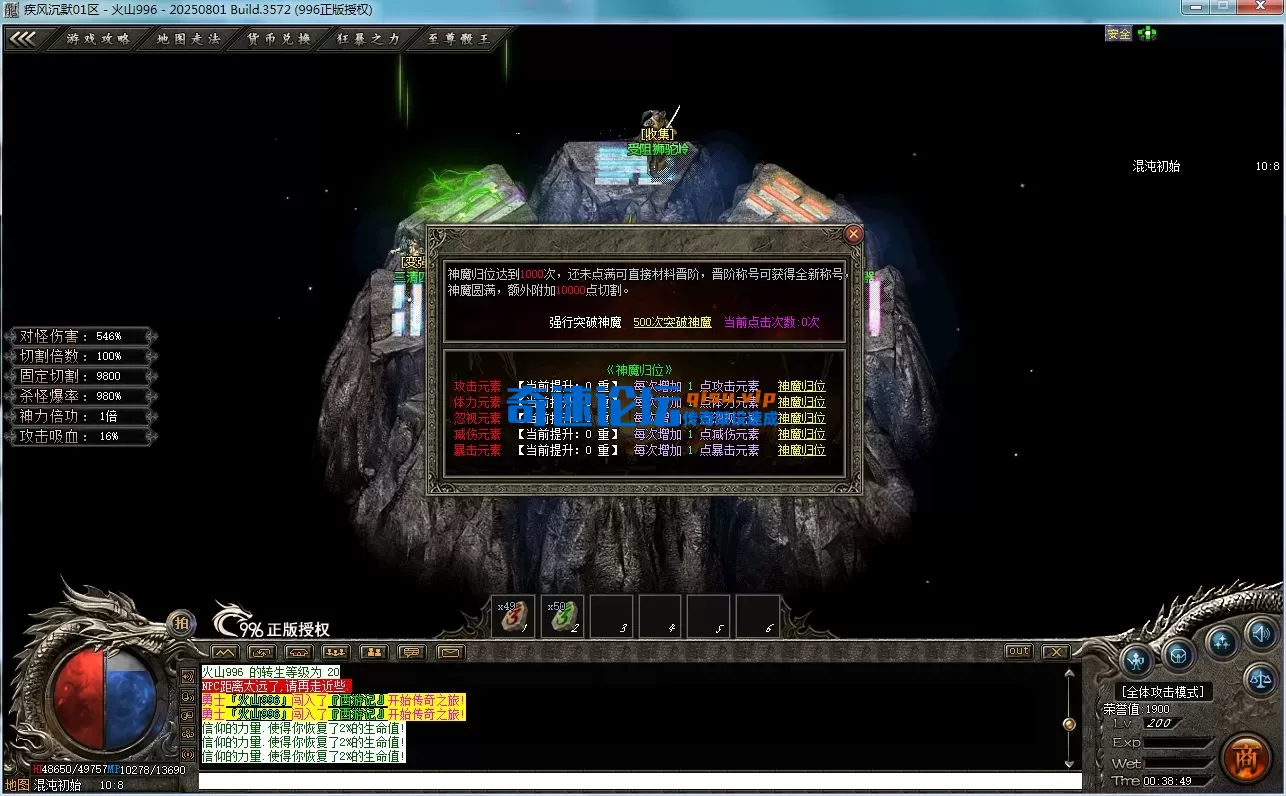Screen dimensions: 1286x796
Task: Click the balance scales icon
Action: 1260,680
